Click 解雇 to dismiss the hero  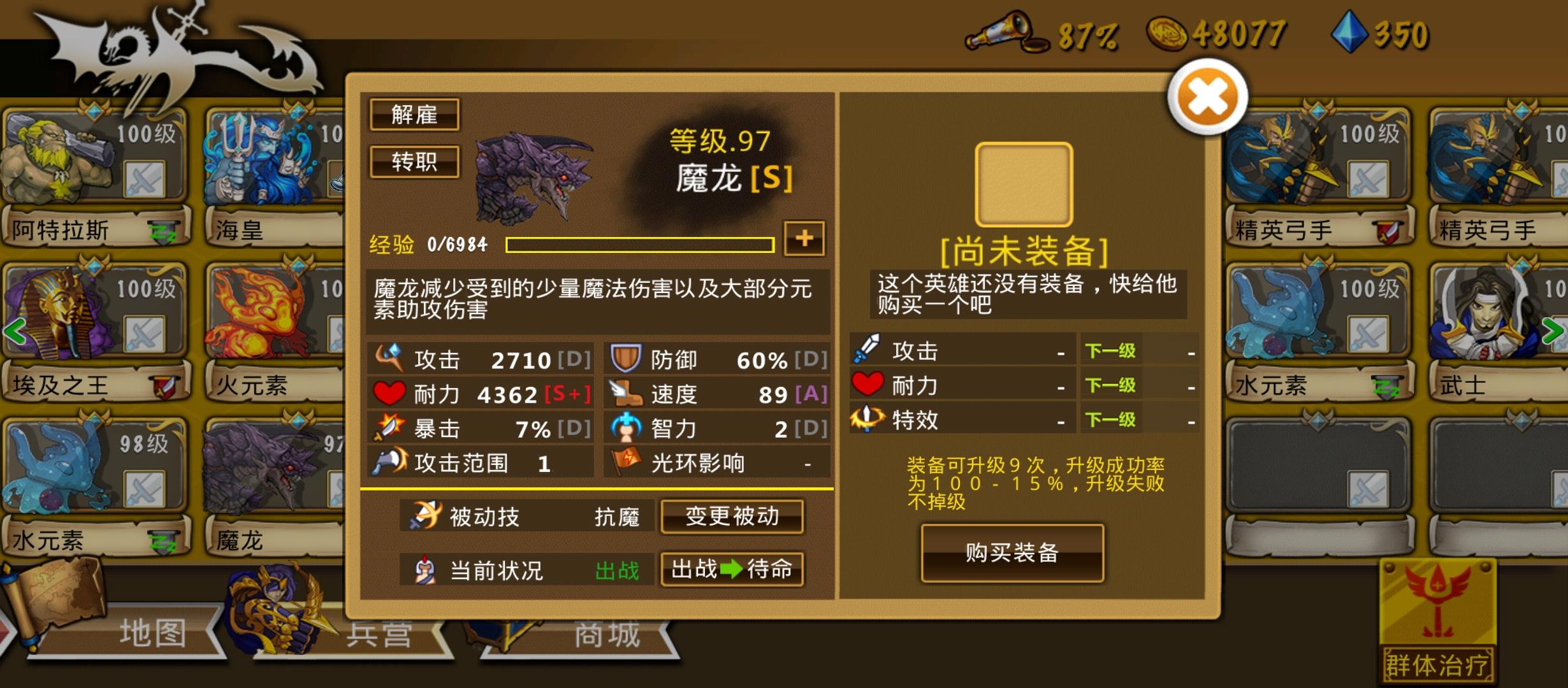point(414,115)
